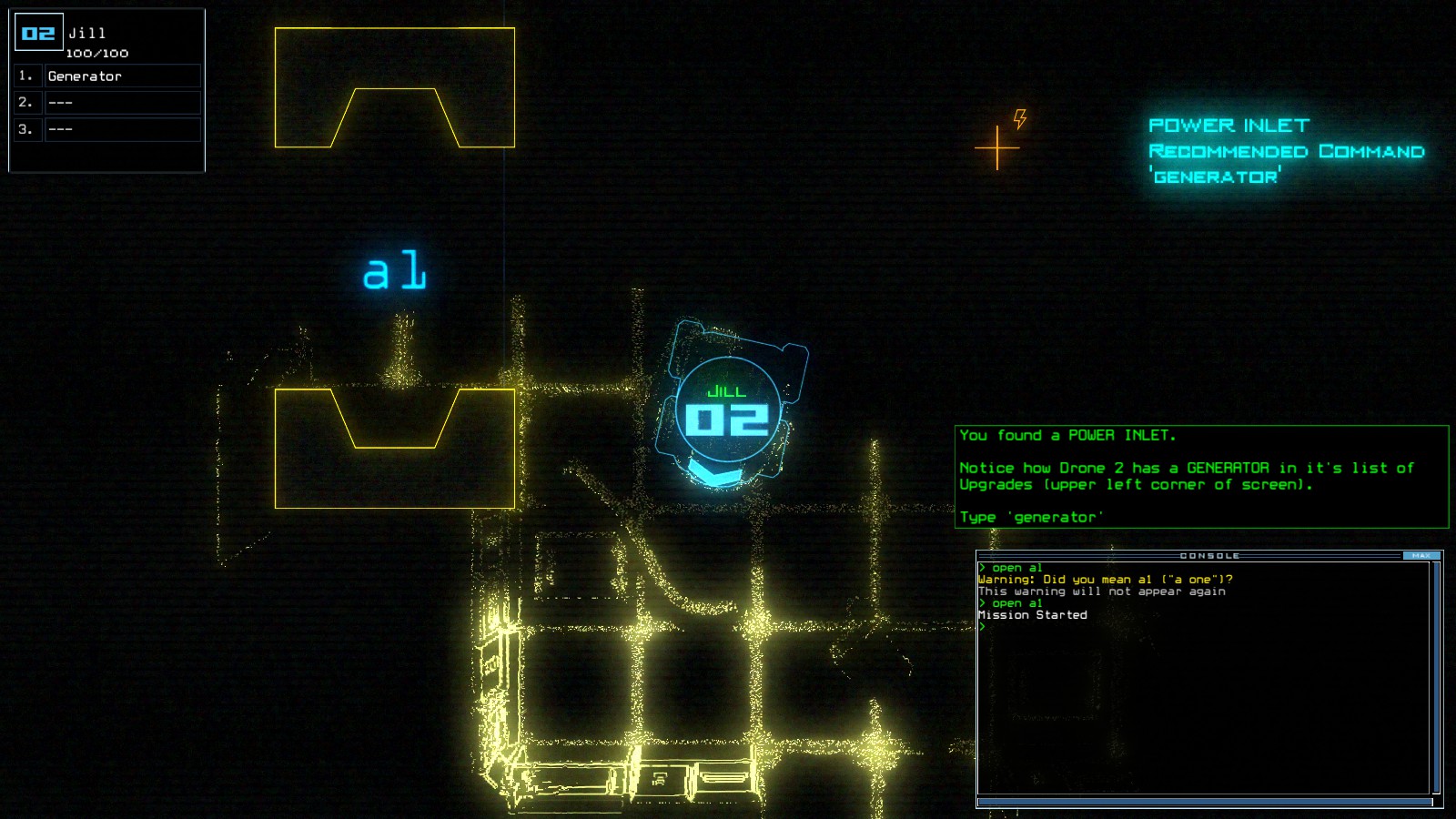Image resolution: width=1456 pixels, height=819 pixels.
Task: Click the blue thruster arrow under drone 02
Action: click(715, 470)
